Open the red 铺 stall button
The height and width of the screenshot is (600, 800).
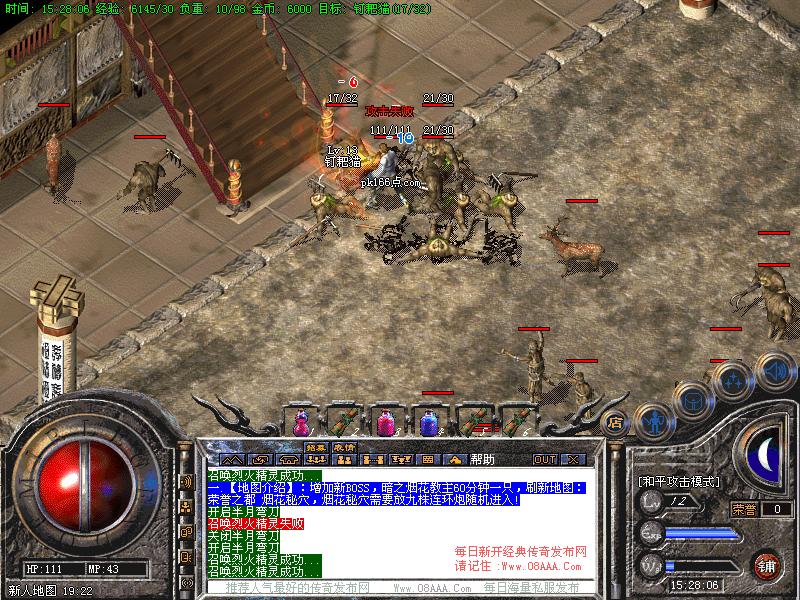tap(766, 566)
